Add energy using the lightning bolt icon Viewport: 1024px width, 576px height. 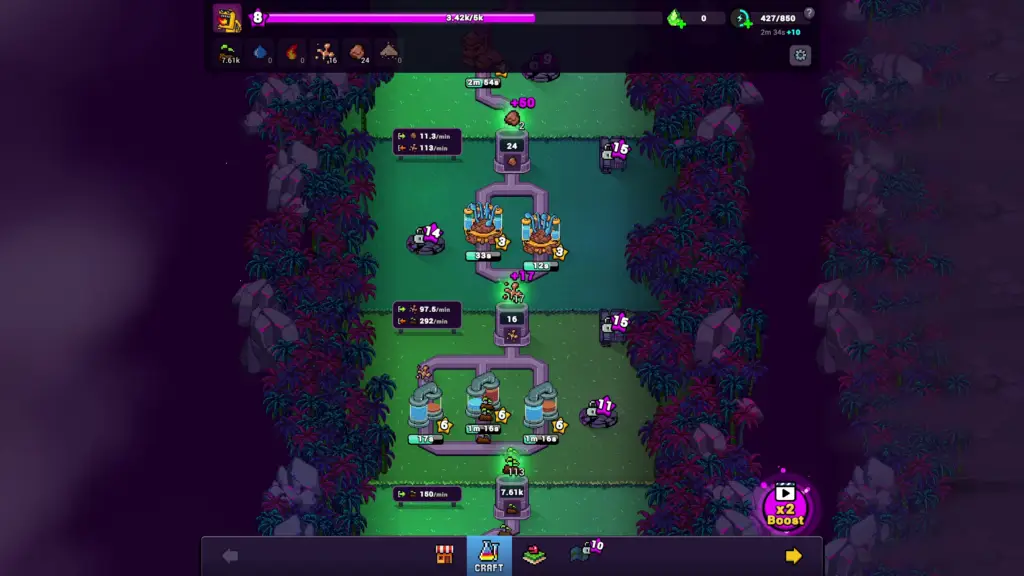[x=741, y=18]
